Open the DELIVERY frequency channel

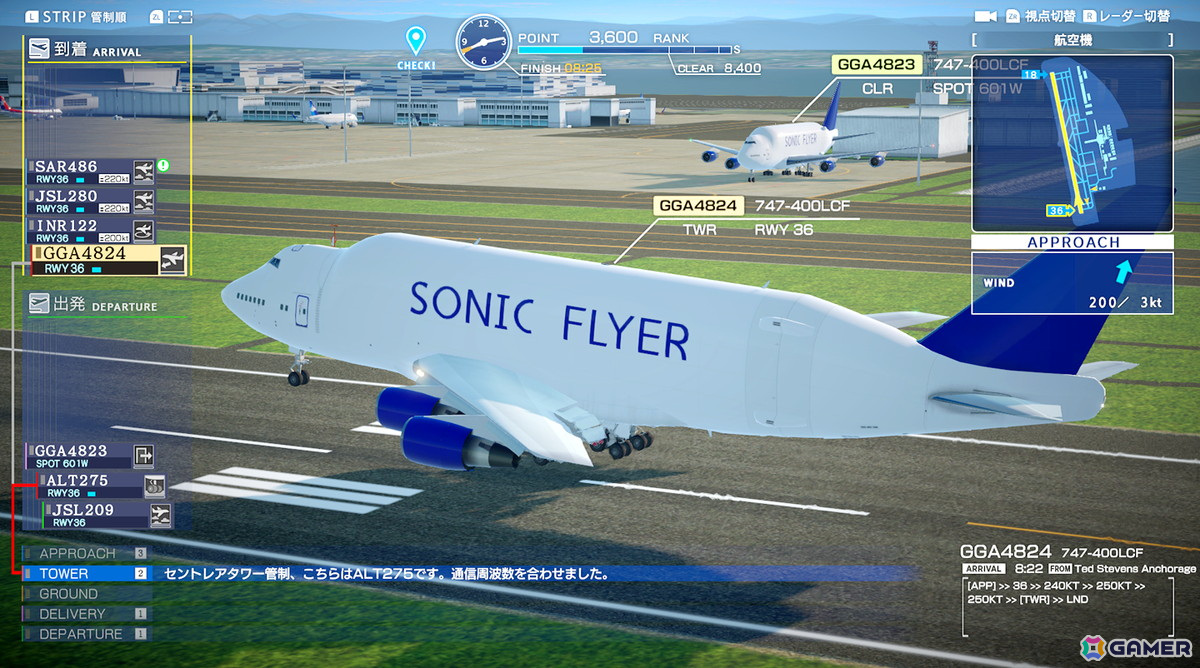tap(72, 614)
